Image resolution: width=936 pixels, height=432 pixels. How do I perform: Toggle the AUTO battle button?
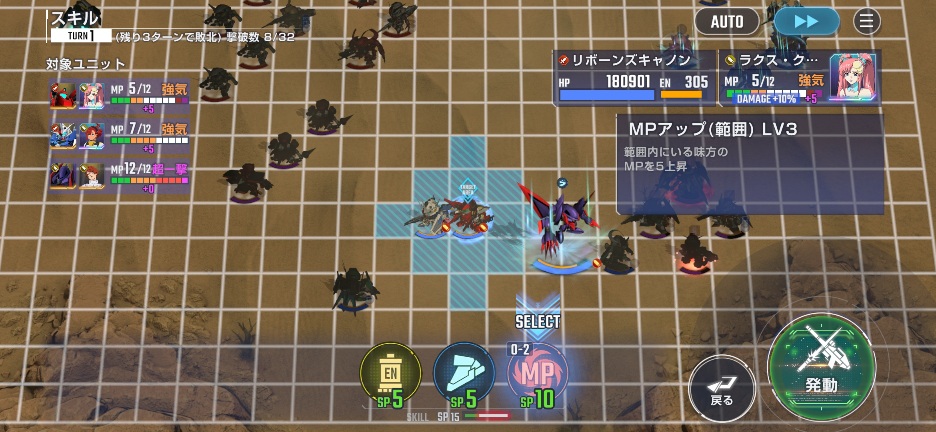726,20
